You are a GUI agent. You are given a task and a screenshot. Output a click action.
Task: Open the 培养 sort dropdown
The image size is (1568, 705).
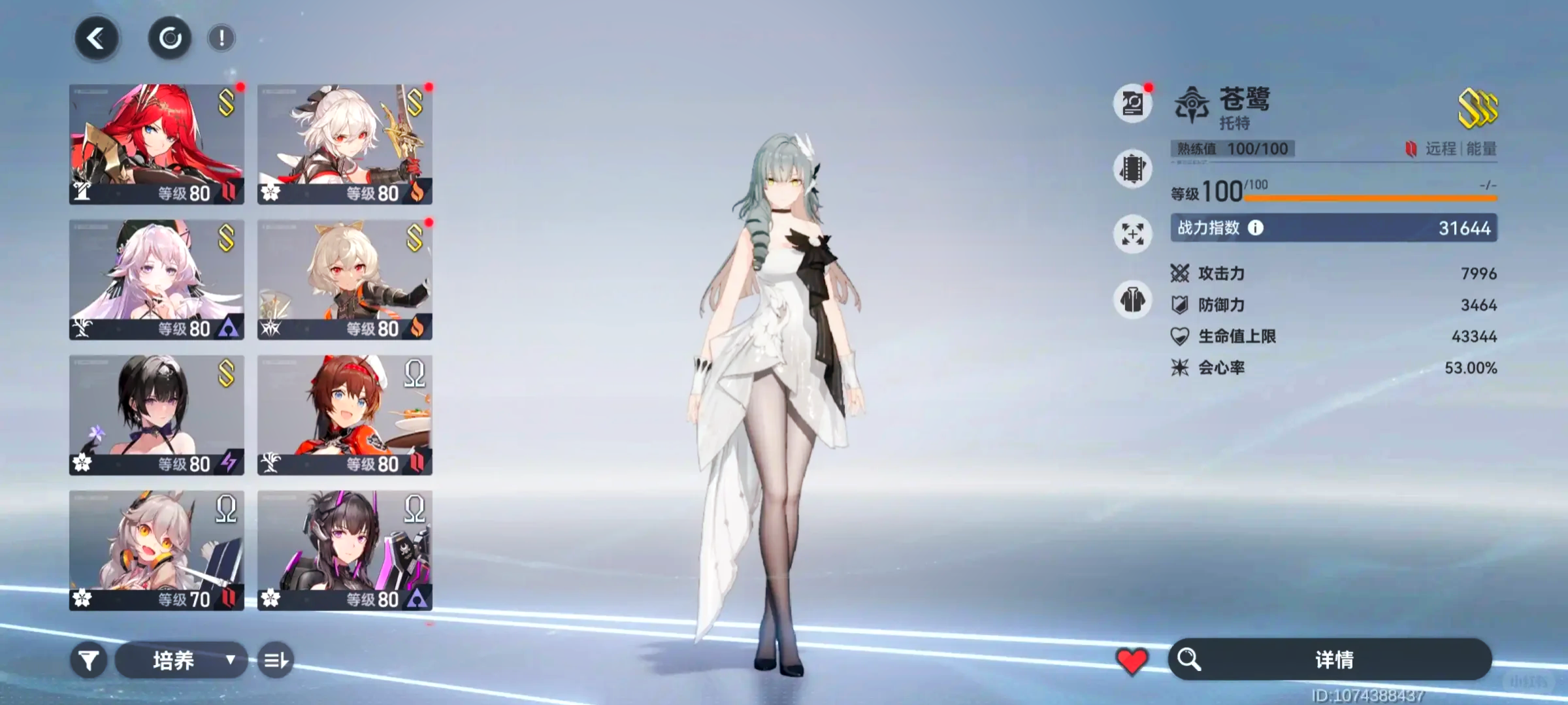(x=182, y=661)
